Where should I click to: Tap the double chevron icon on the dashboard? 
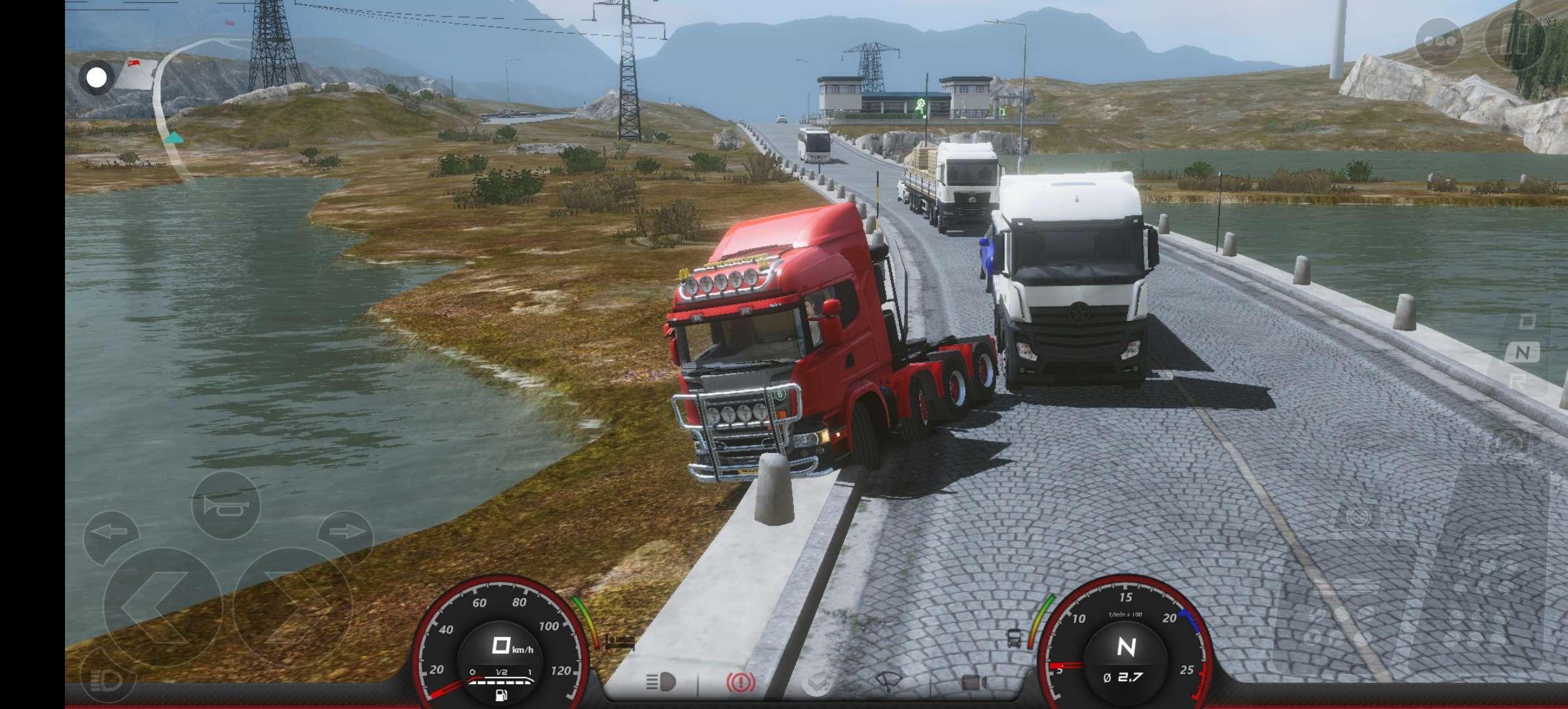point(817,683)
